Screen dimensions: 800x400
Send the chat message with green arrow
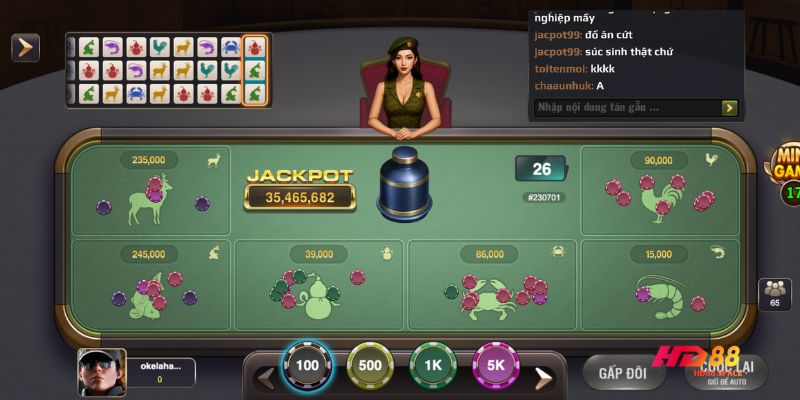pos(730,107)
